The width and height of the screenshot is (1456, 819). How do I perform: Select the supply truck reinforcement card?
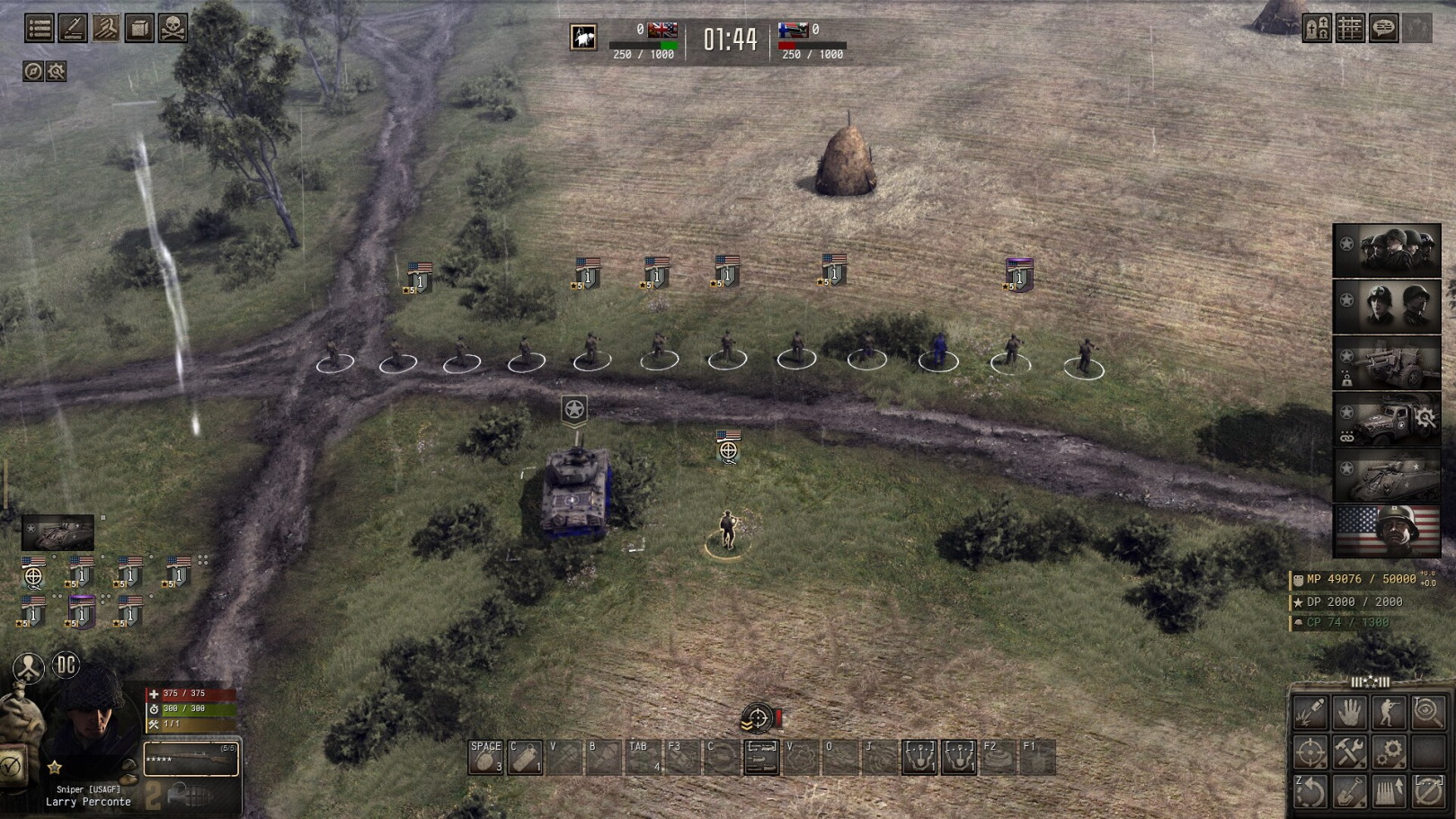(1387, 419)
